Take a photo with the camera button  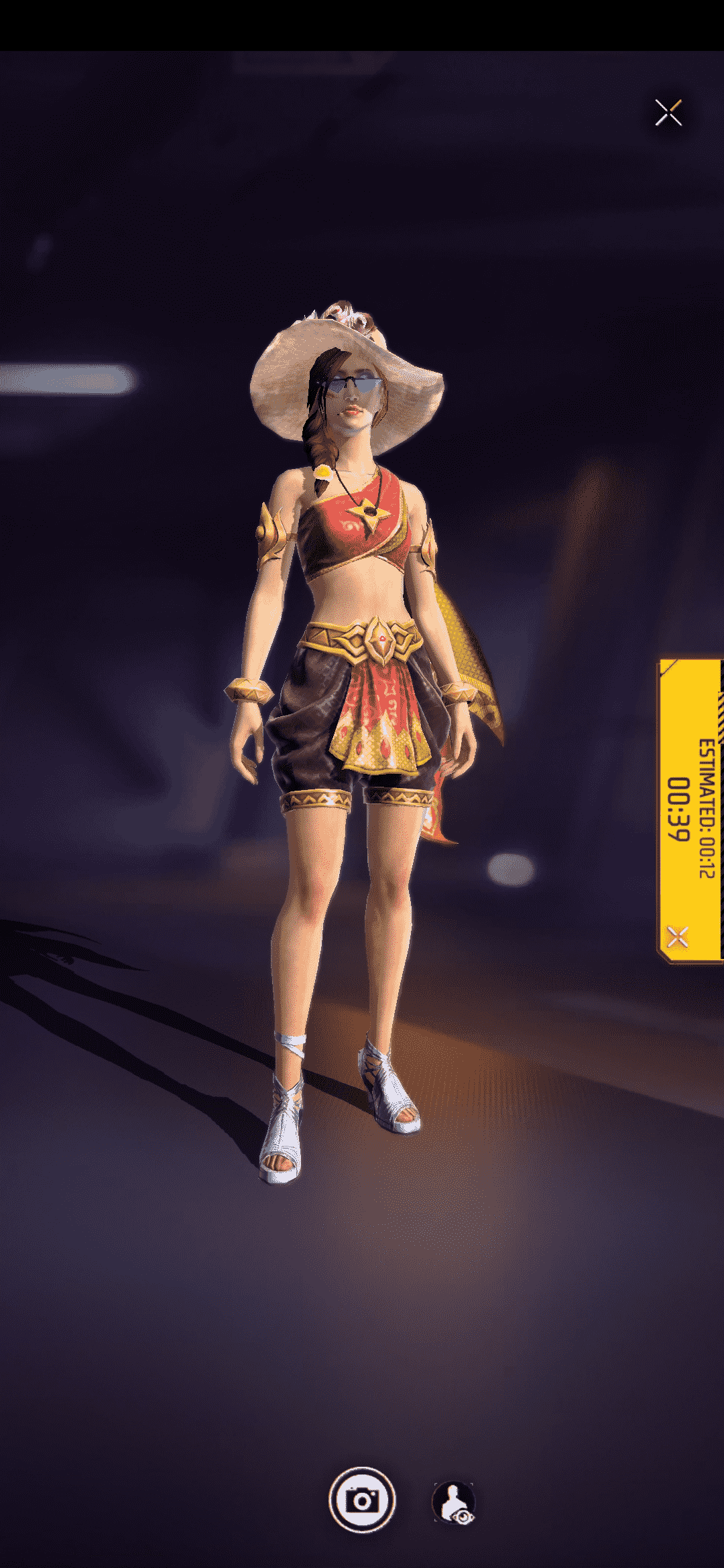click(x=362, y=1500)
